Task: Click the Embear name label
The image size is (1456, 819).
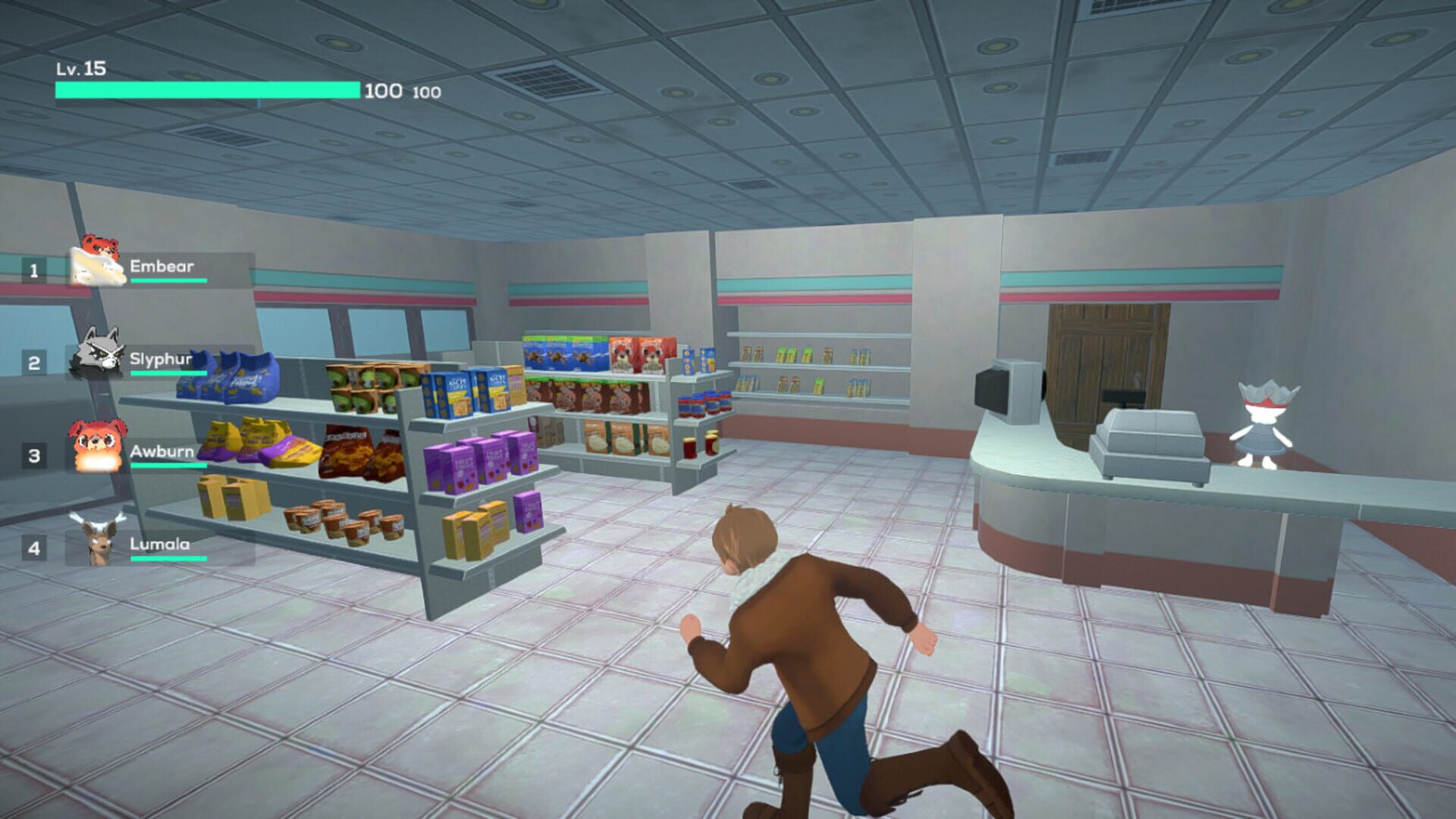Action: [162, 265]
